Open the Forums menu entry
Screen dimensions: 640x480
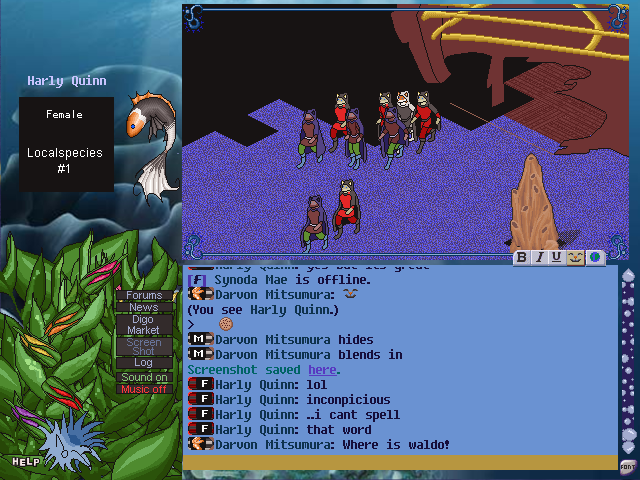click(x=144, y=295)
